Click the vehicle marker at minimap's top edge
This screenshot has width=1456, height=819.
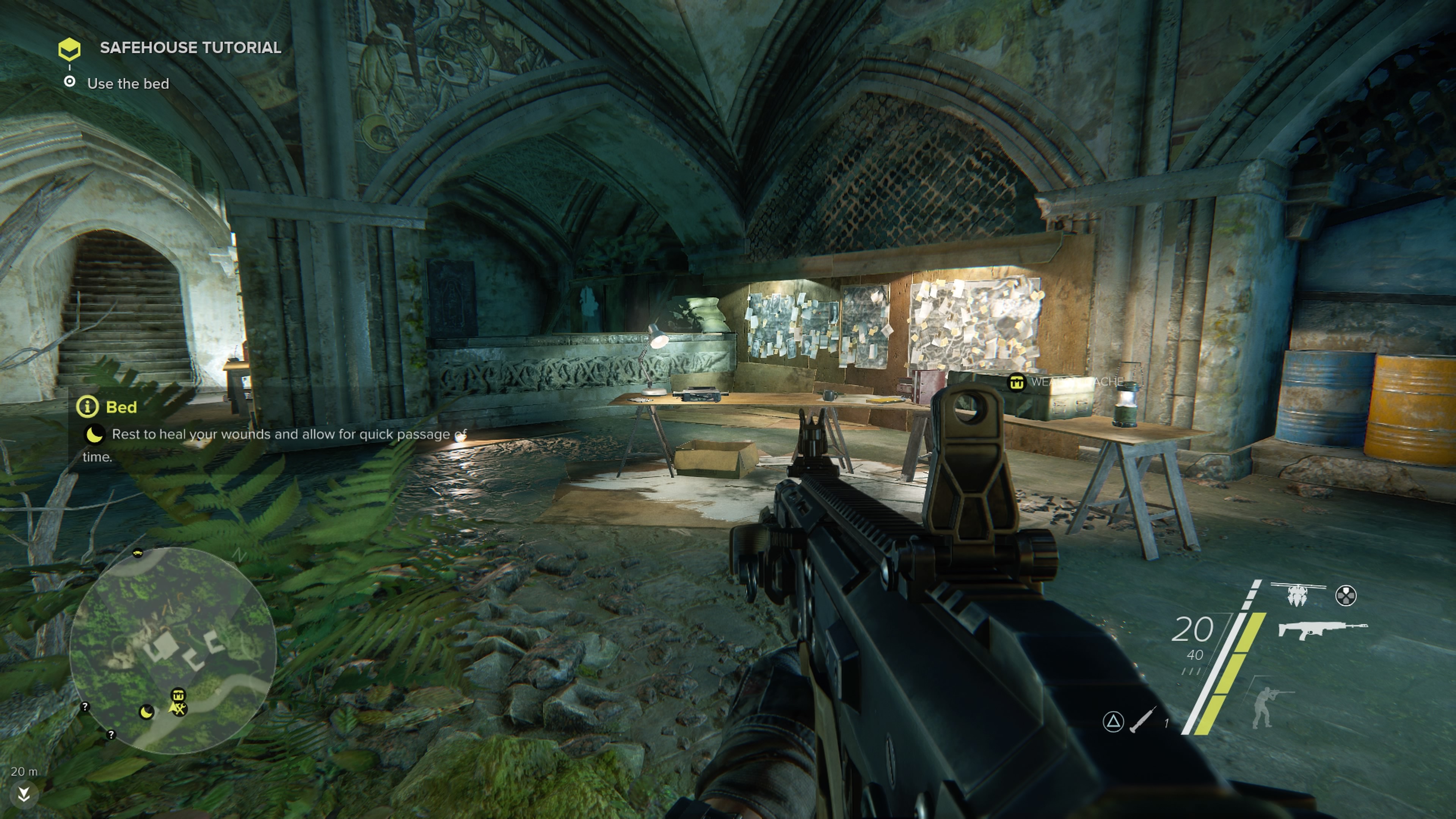point(137,553)
